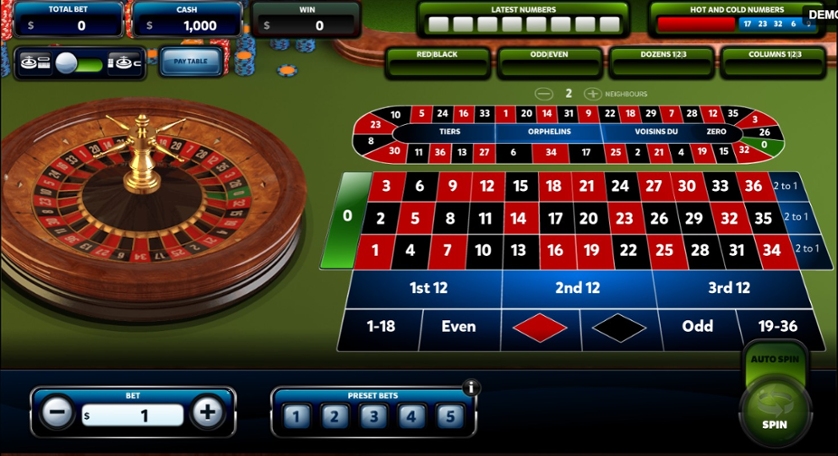This screenshot has width=838, height=456.
Task: Increase the bet amount with plus
Action: click(208, 412)
